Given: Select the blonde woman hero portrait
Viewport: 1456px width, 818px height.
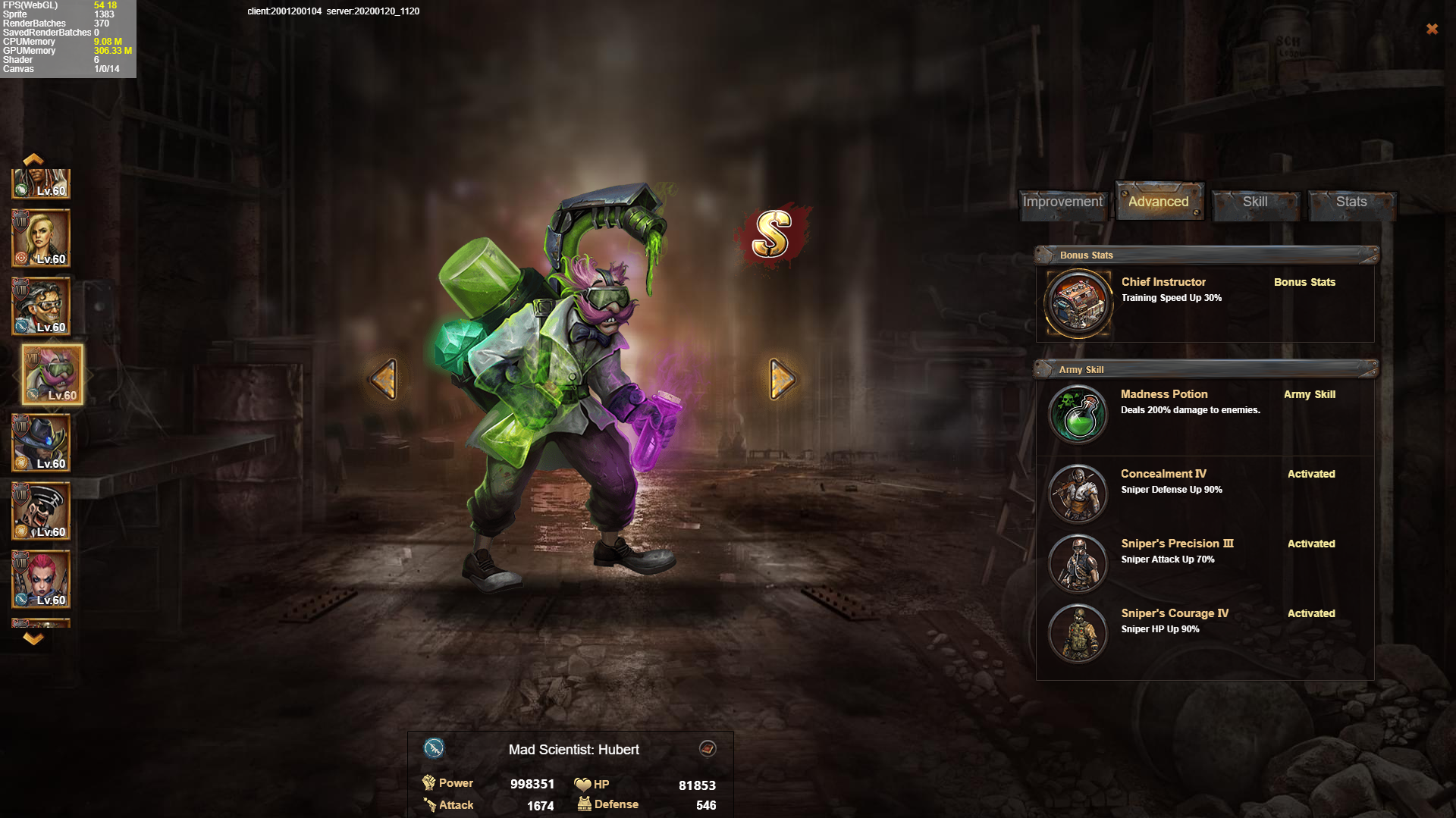Looking at the screenshot, I should tap(41, 238).
